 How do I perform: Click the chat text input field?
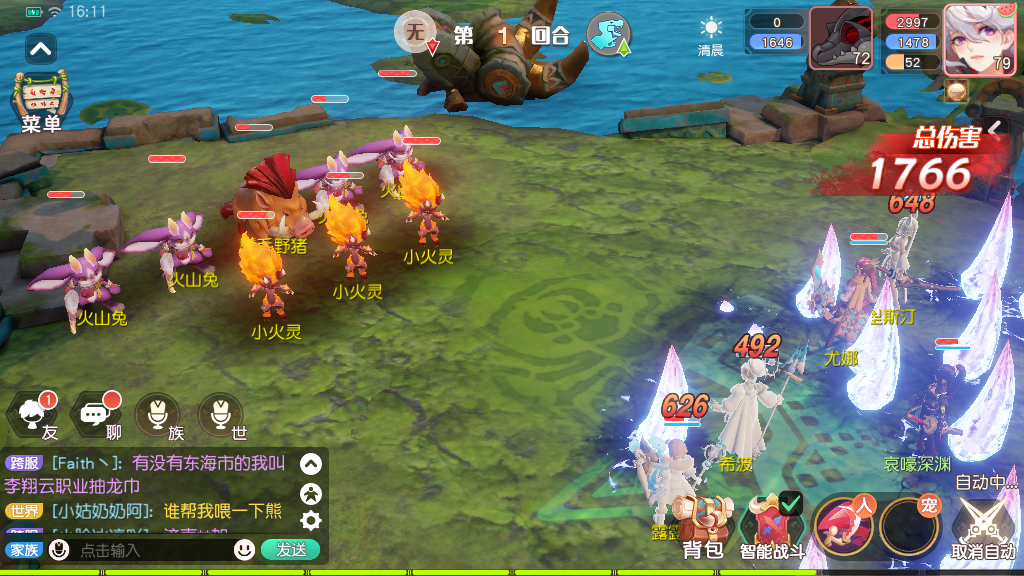point(150,550)
